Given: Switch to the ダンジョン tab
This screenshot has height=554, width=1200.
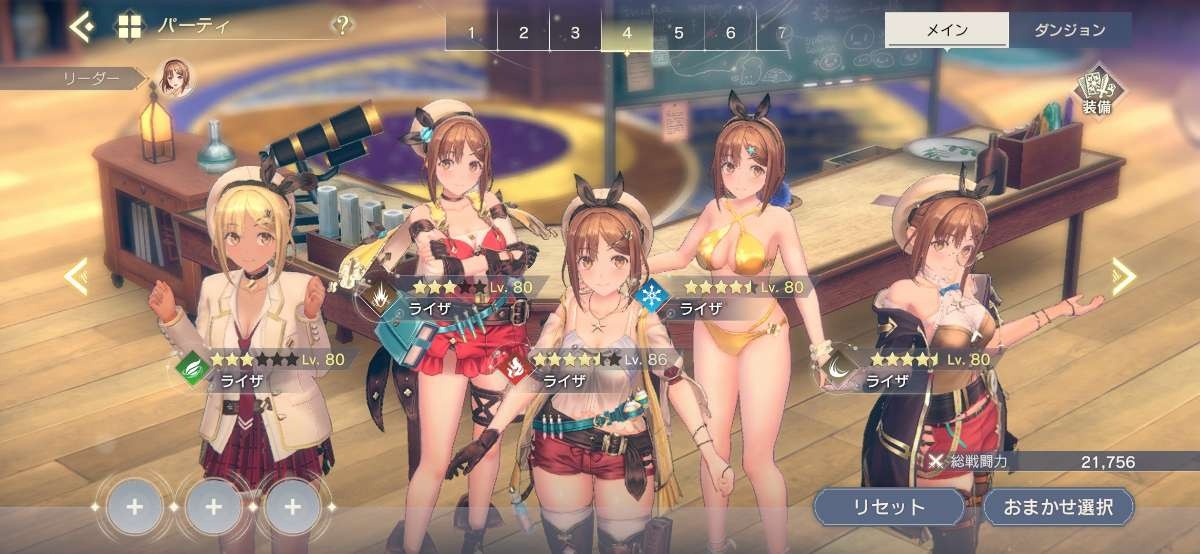Looking at the screenshot, I should (x=1070, y=30).
